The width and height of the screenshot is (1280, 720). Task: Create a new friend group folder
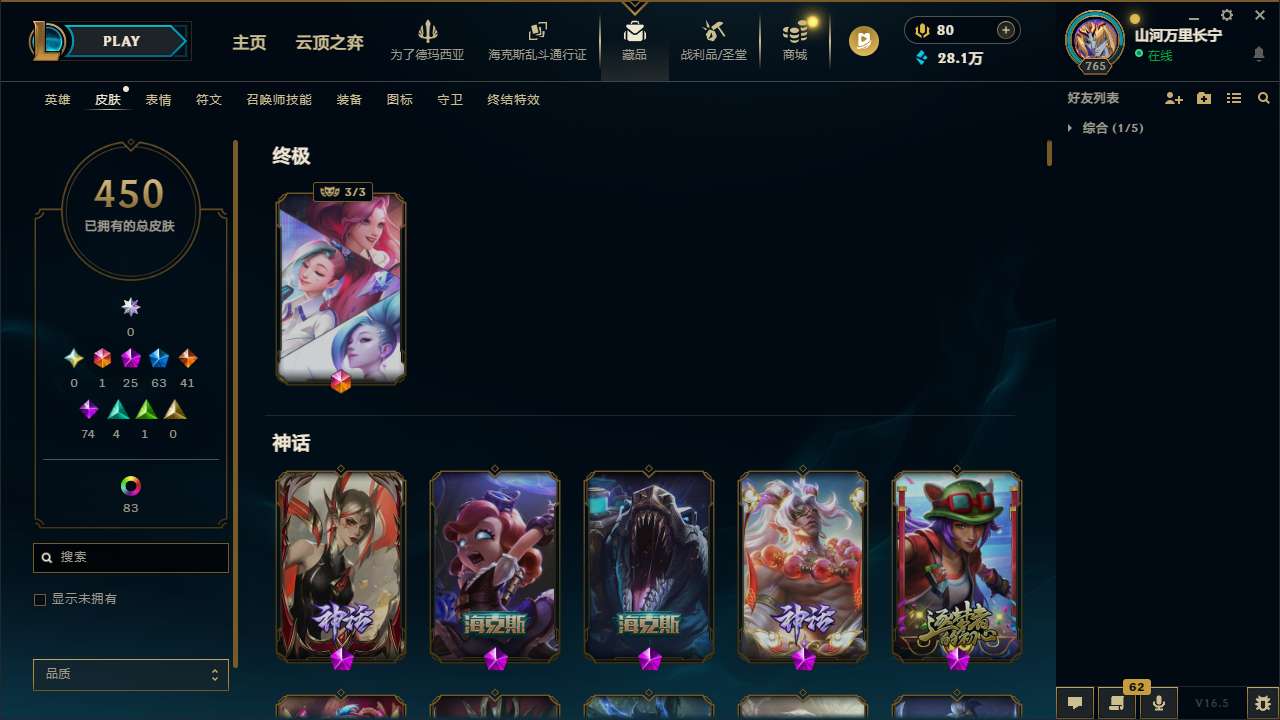click(1204, 98)
